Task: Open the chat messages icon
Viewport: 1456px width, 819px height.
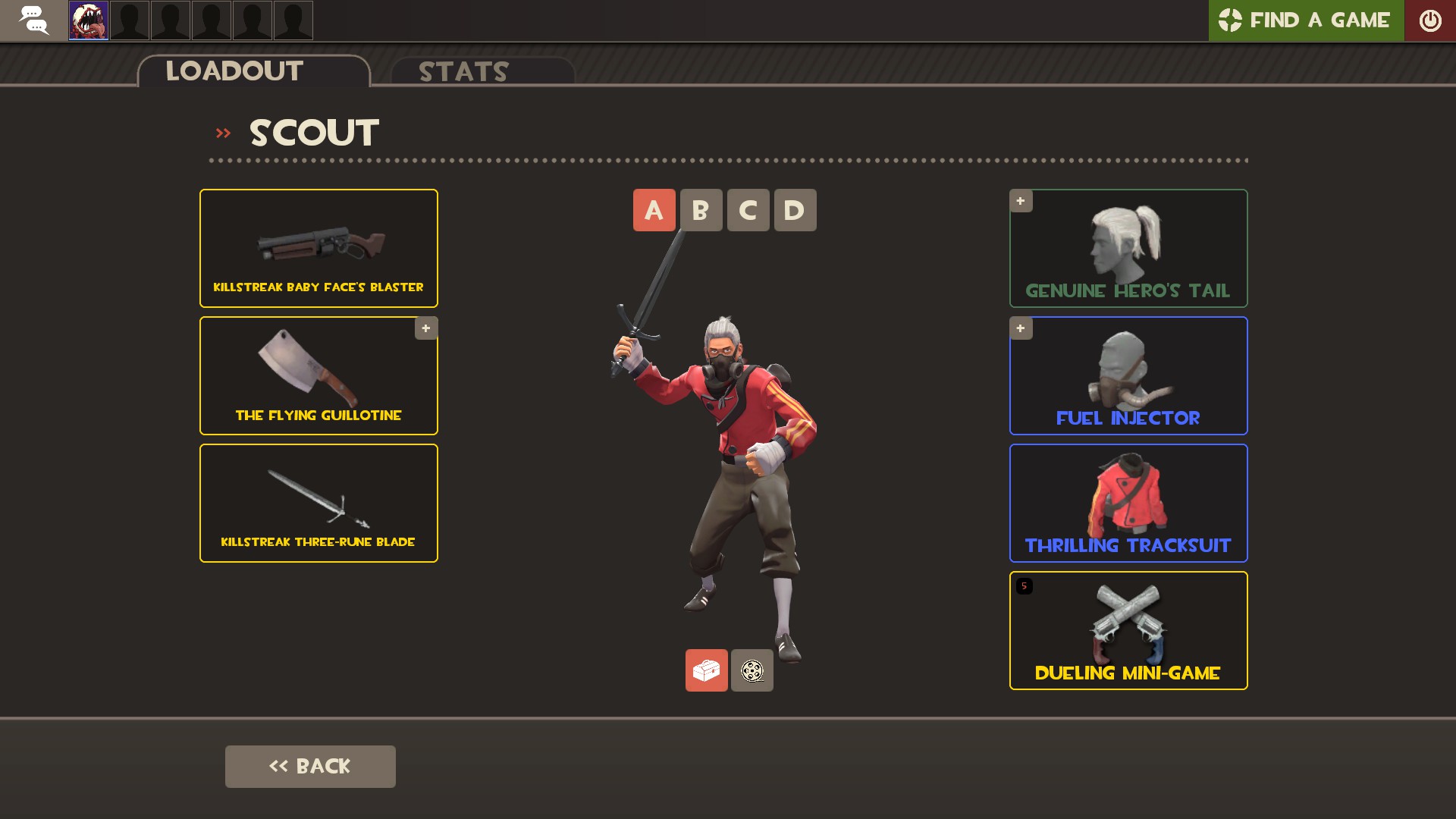Action: [34, 20]
